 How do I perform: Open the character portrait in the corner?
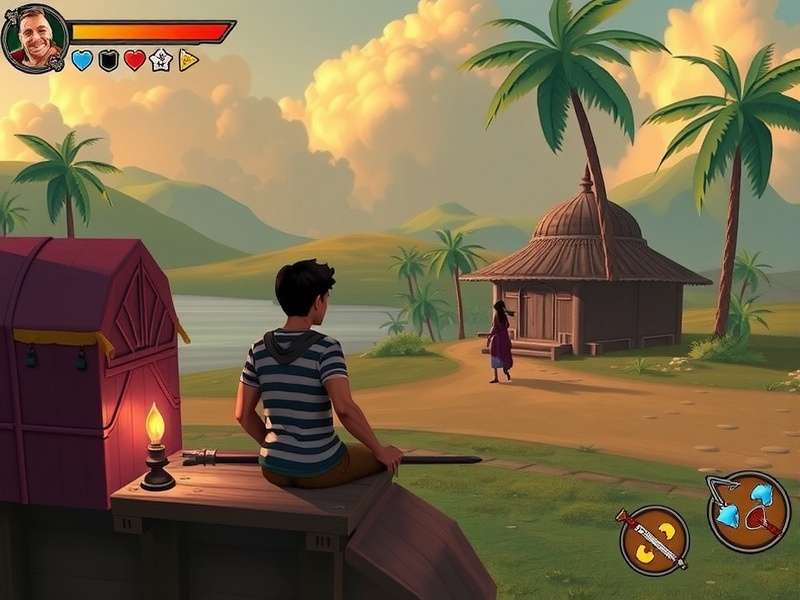35,38
